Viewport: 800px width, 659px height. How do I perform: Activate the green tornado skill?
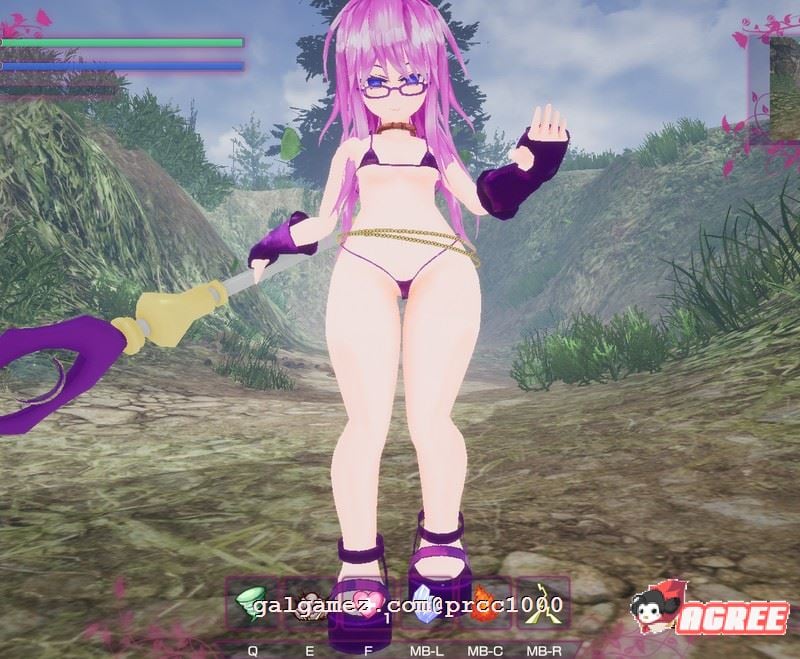[252, 603]
